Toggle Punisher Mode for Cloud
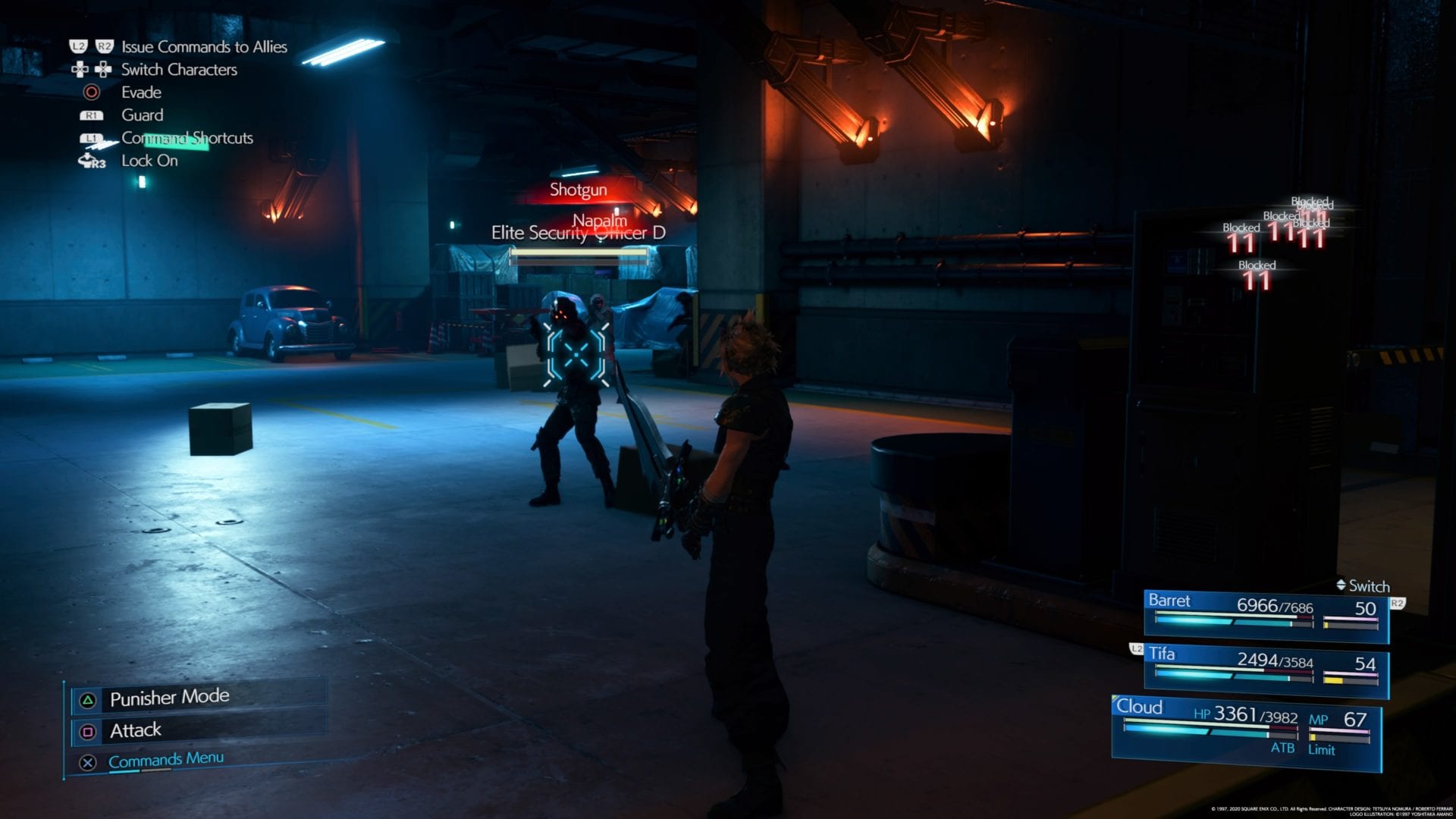 169,696
